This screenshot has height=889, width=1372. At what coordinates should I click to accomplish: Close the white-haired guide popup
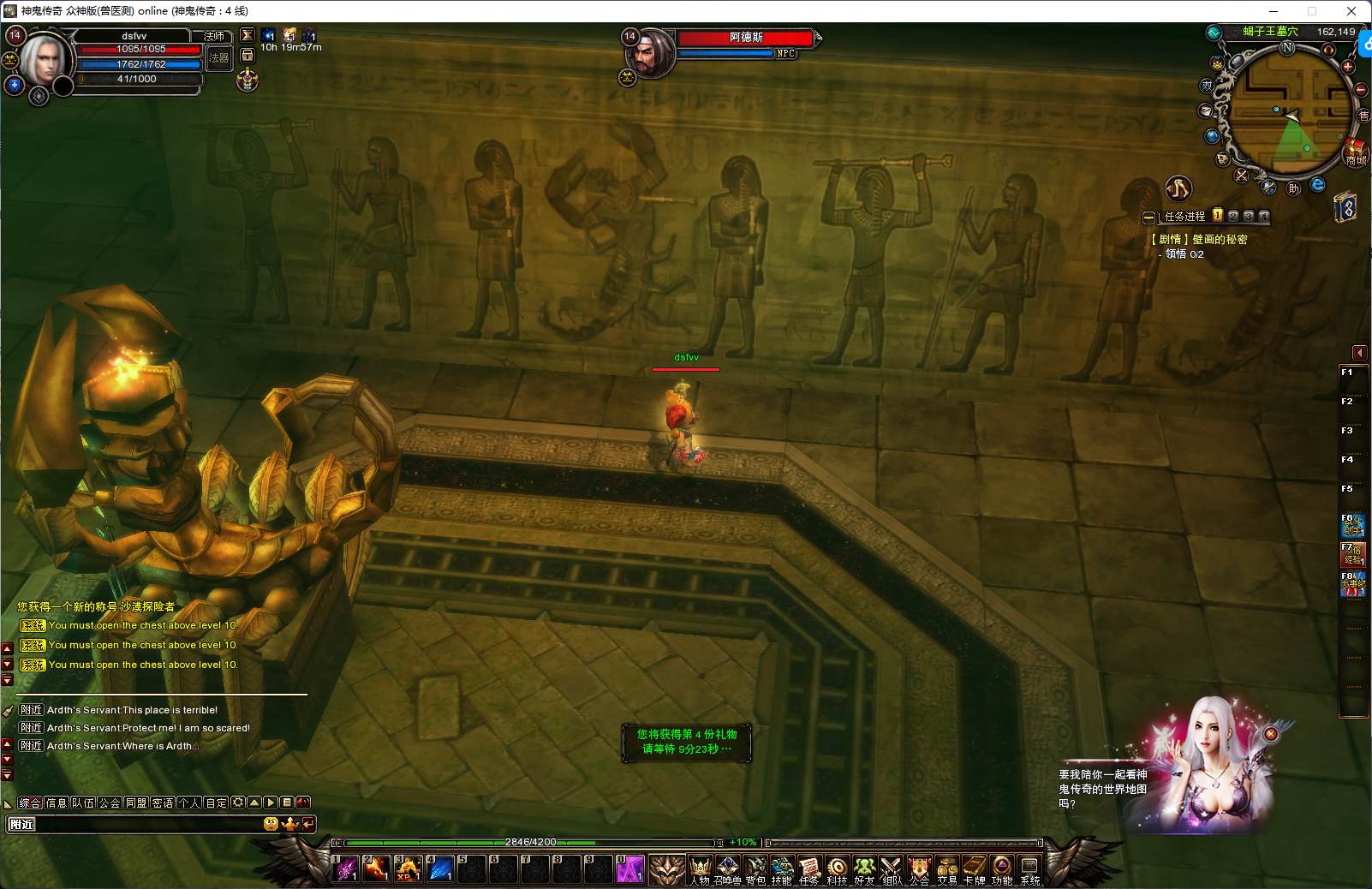[x=1271, y=734]
